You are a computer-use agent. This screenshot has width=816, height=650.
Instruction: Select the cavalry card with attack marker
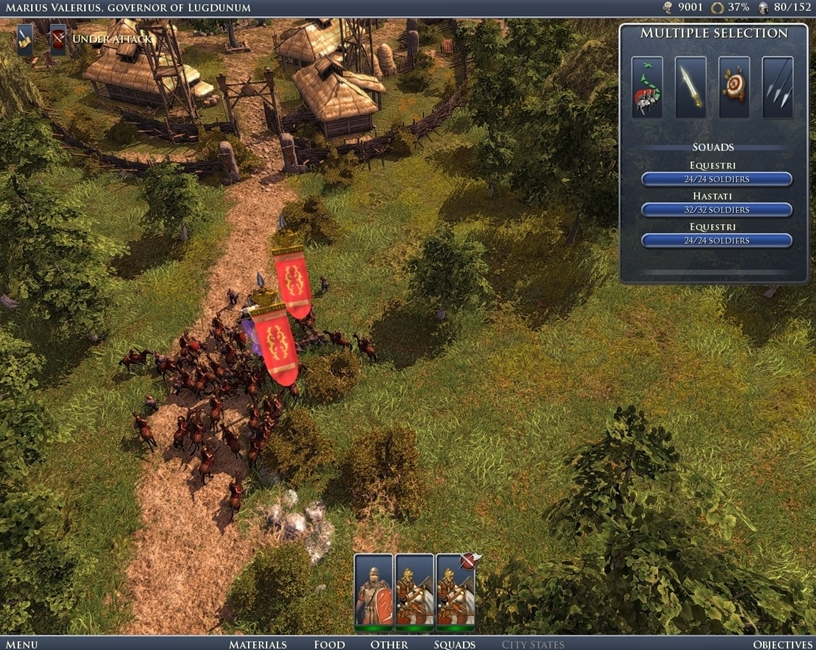(x=456, y=590)
